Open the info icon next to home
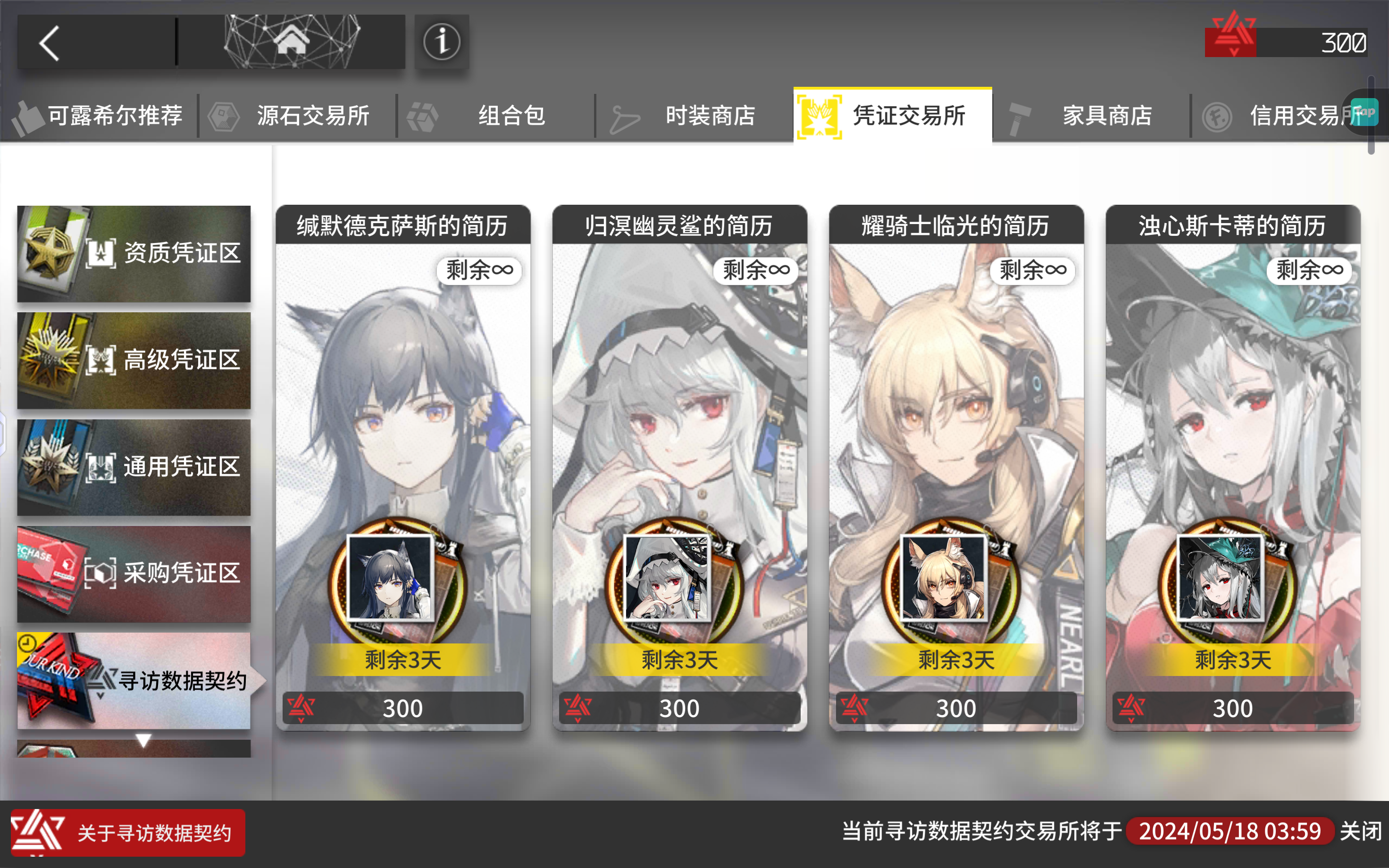This screenshot has width=1389, height=868. (x=441, y=42)
